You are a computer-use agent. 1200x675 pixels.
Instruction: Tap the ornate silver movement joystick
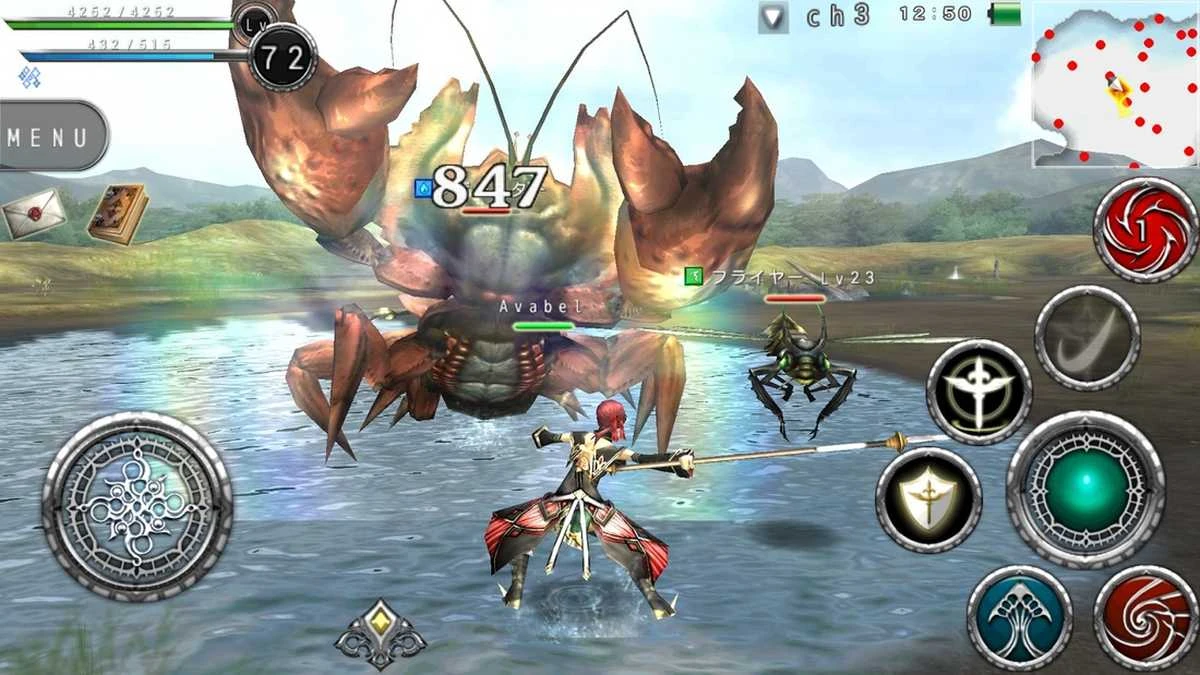click(137, 506)
